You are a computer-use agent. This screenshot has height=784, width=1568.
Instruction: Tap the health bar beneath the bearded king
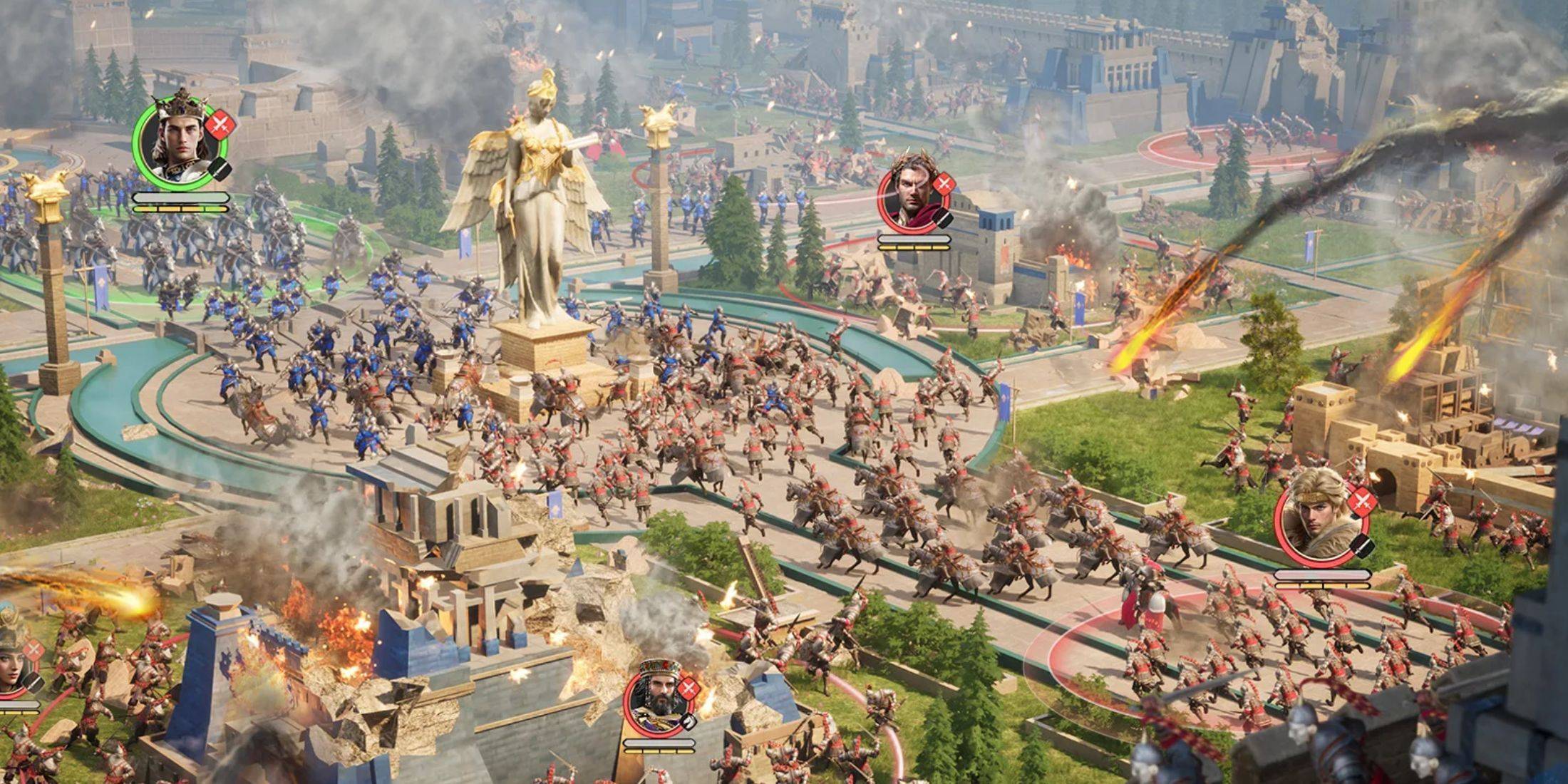coord(660,743)
